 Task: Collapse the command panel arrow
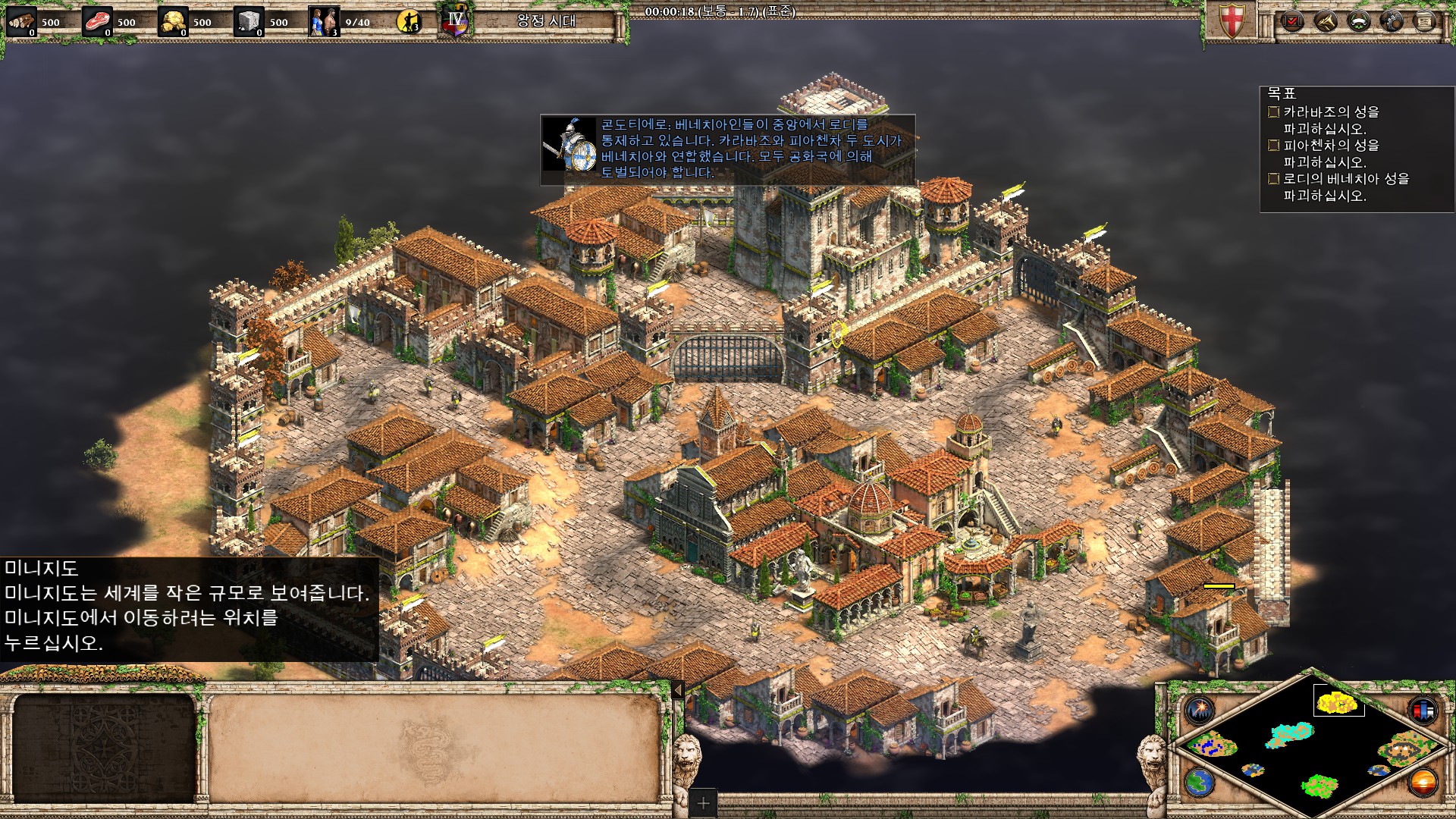(678, 689)
